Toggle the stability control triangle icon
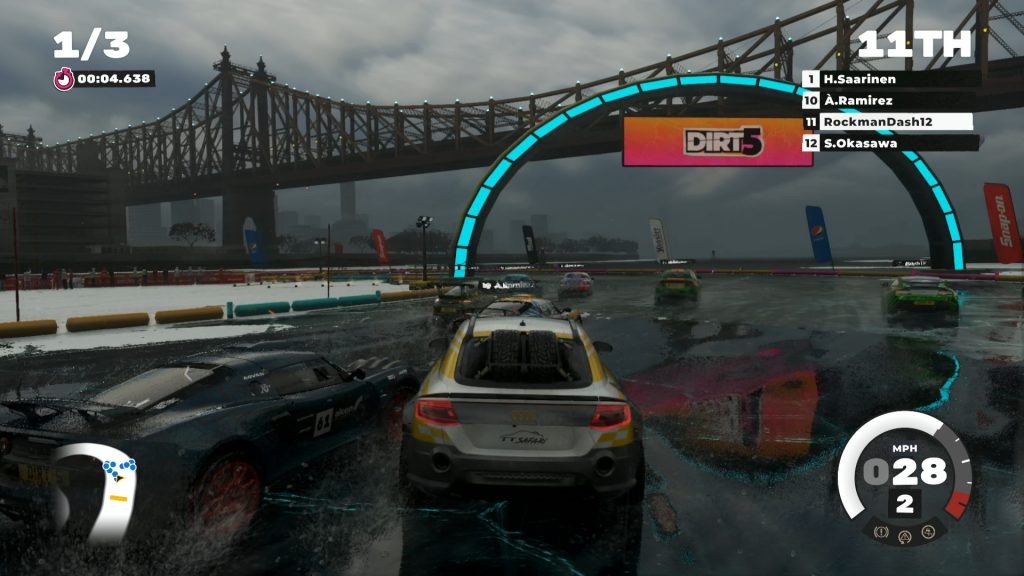This screenshot has width=1024, height=576. tap(905, 534)
